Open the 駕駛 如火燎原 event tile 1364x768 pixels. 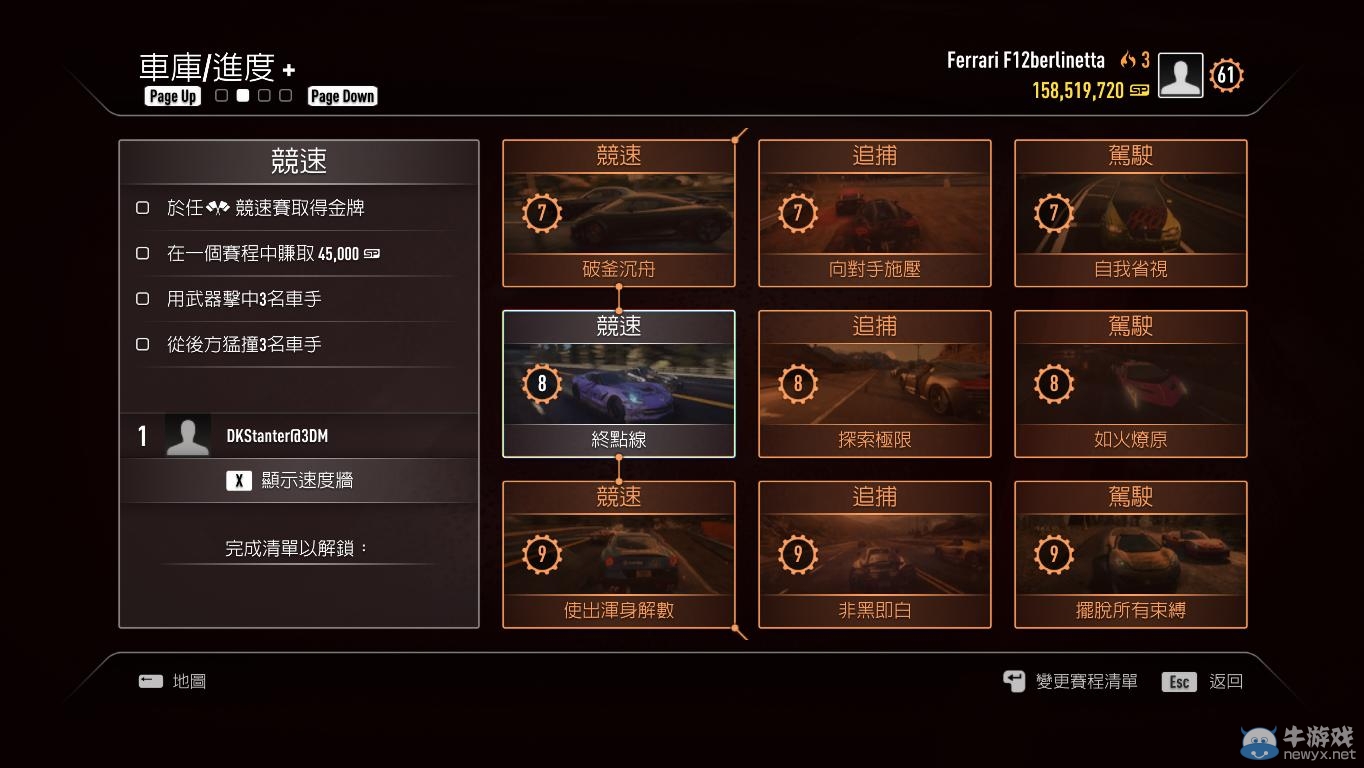(1130, 384)
